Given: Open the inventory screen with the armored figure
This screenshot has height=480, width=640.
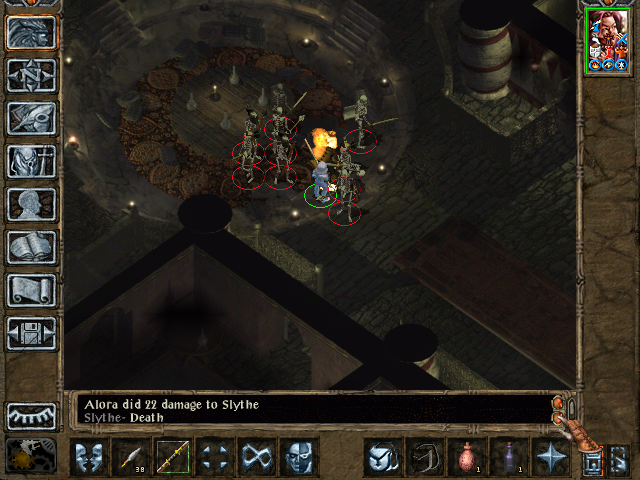Looking at the screenshot, I should pyautogui.click(x=31, y=161).
